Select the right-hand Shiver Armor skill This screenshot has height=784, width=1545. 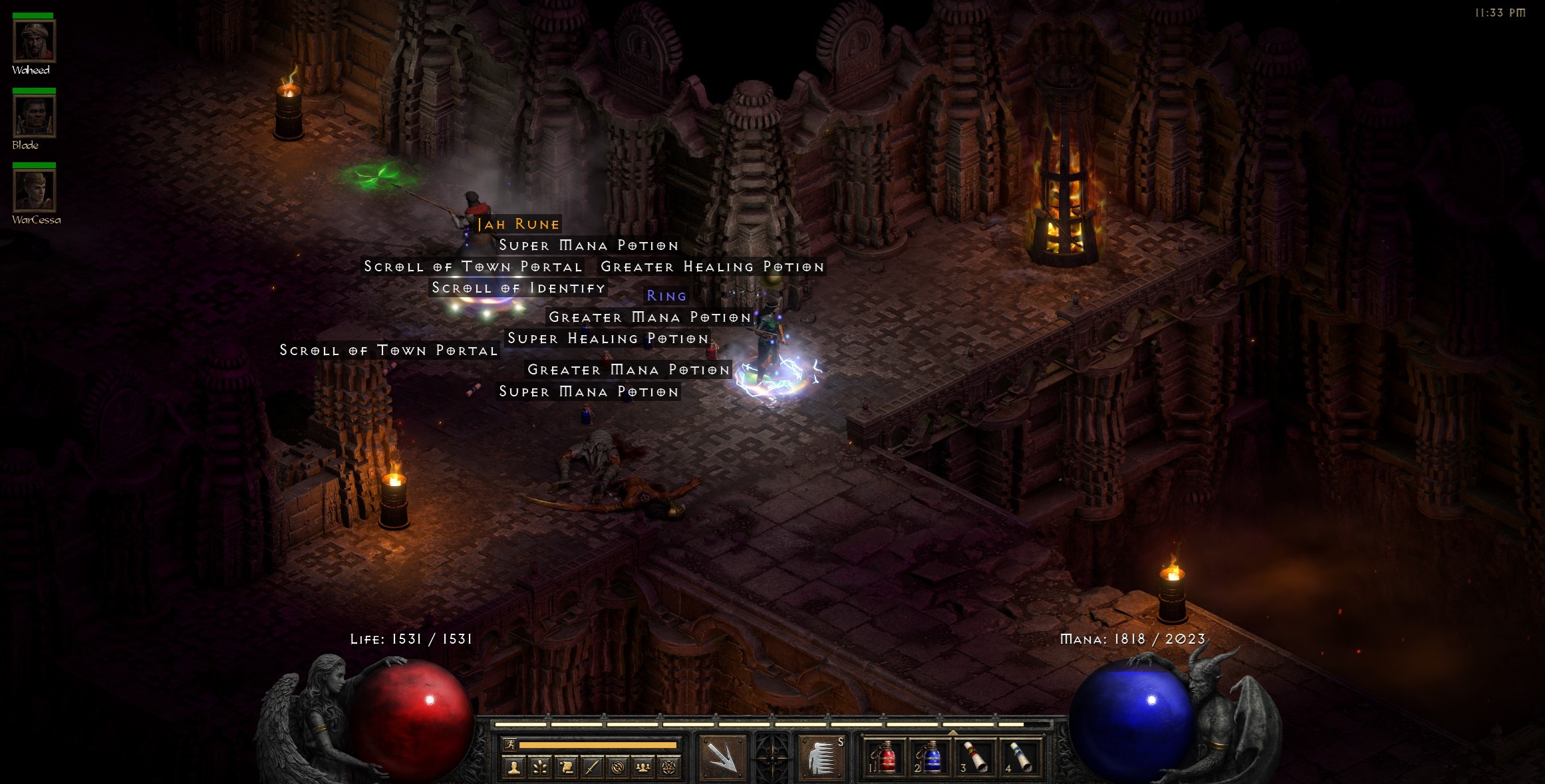pyautogui.click(x=823, y=758)
